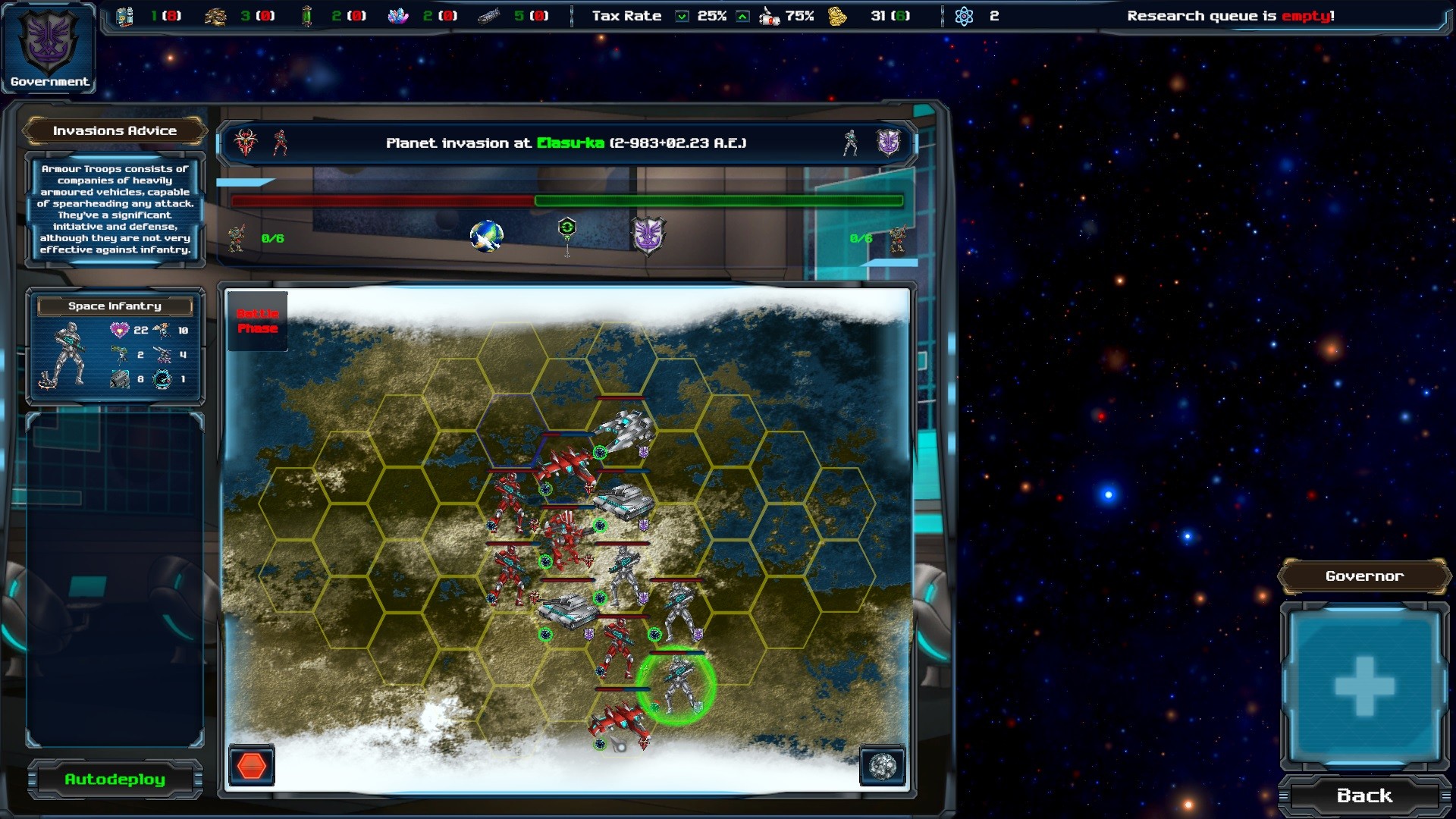Click the planet icon above the battle bar
1456x819 pixels.
pos(486,236)
